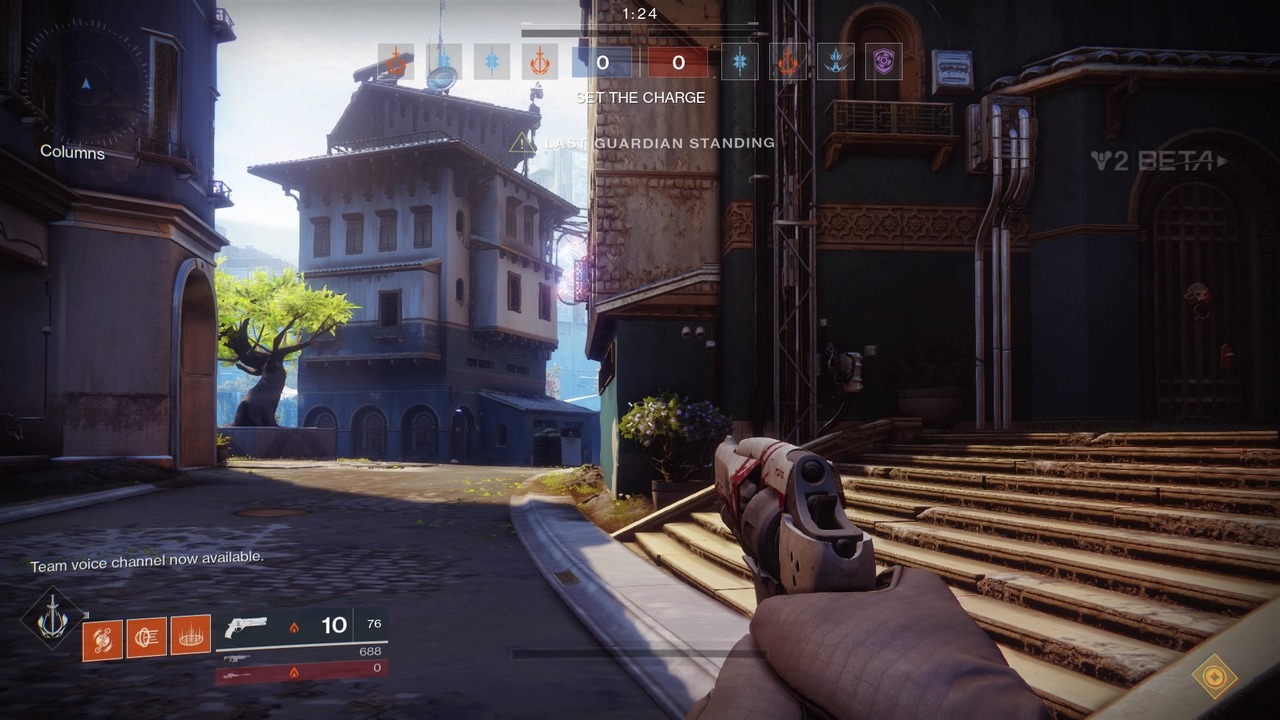This screenshot has height=720, width=1280.
Task: Activate the super ability diamond icon
Action: (x=52, y=620)
